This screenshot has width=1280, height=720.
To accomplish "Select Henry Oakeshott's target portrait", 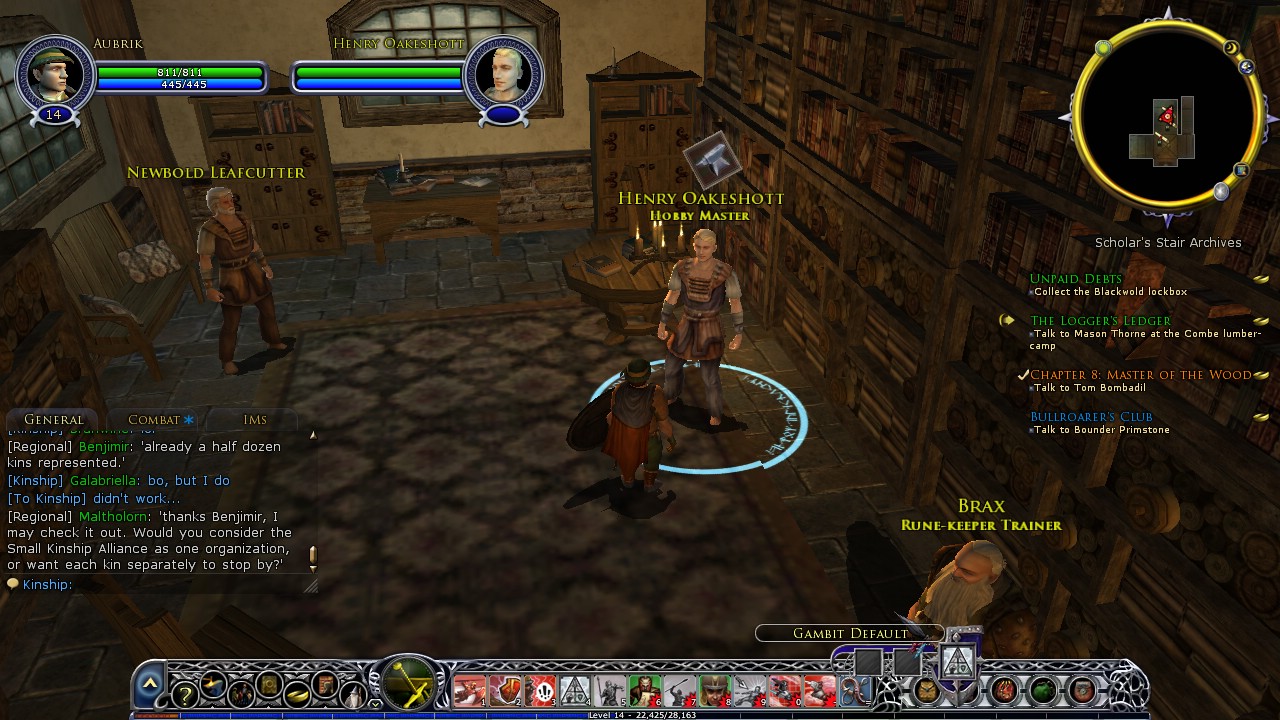I will (x=503, y=74).
